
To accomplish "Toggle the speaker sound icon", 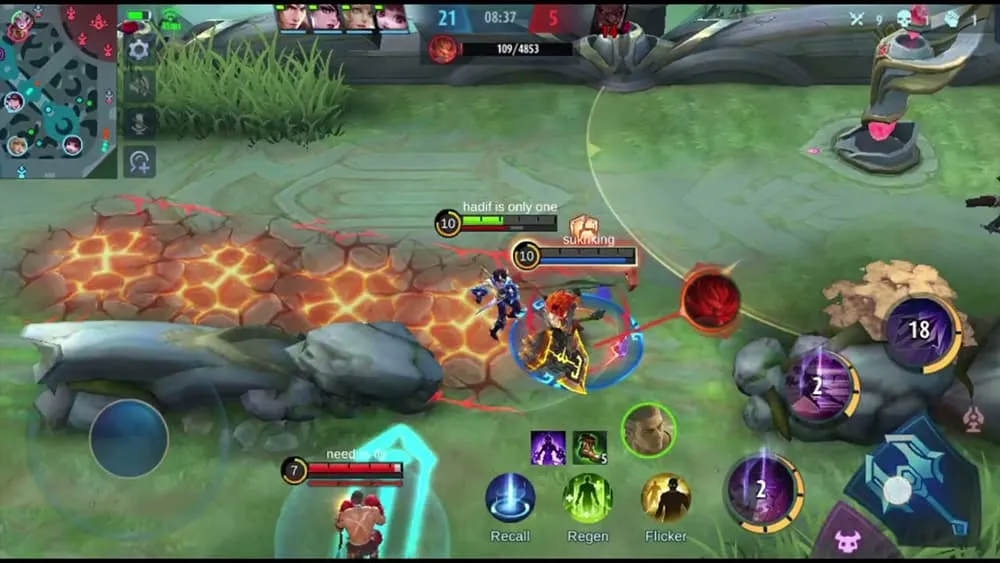I will 139,85.
